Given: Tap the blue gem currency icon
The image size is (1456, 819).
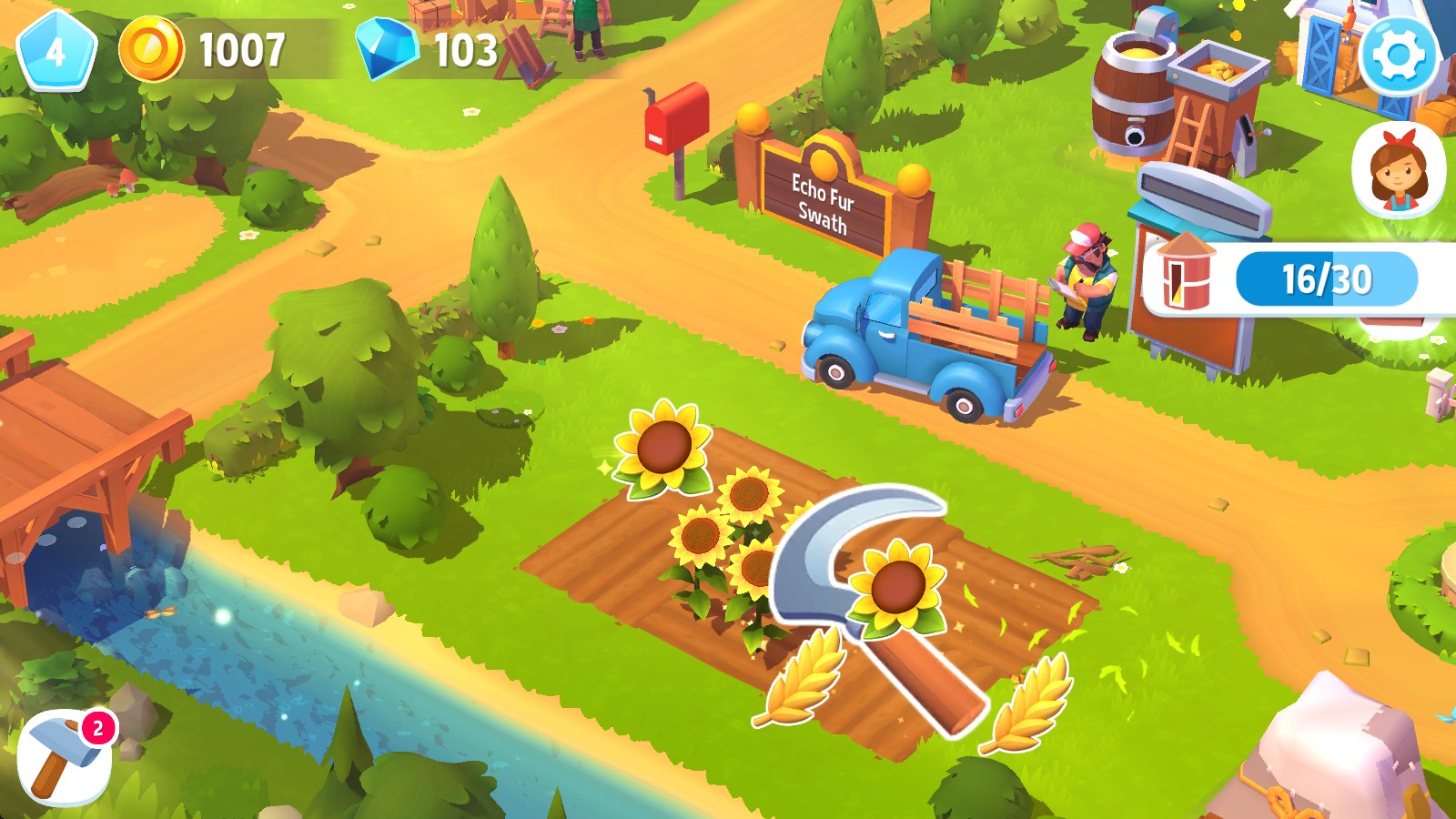Looking at the screenshot, I should point(387,49).
